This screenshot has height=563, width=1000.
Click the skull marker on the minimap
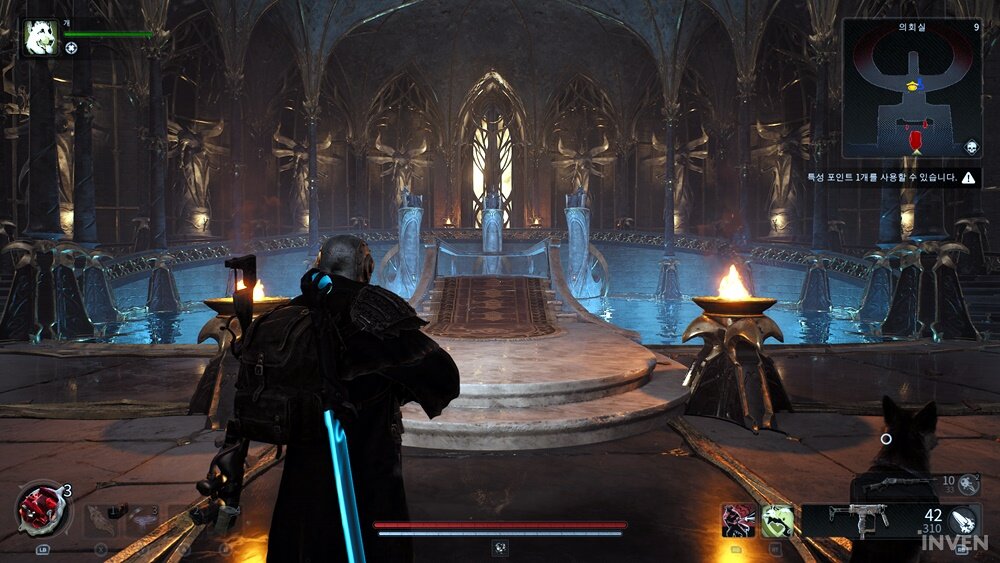(x=969, y=148)
